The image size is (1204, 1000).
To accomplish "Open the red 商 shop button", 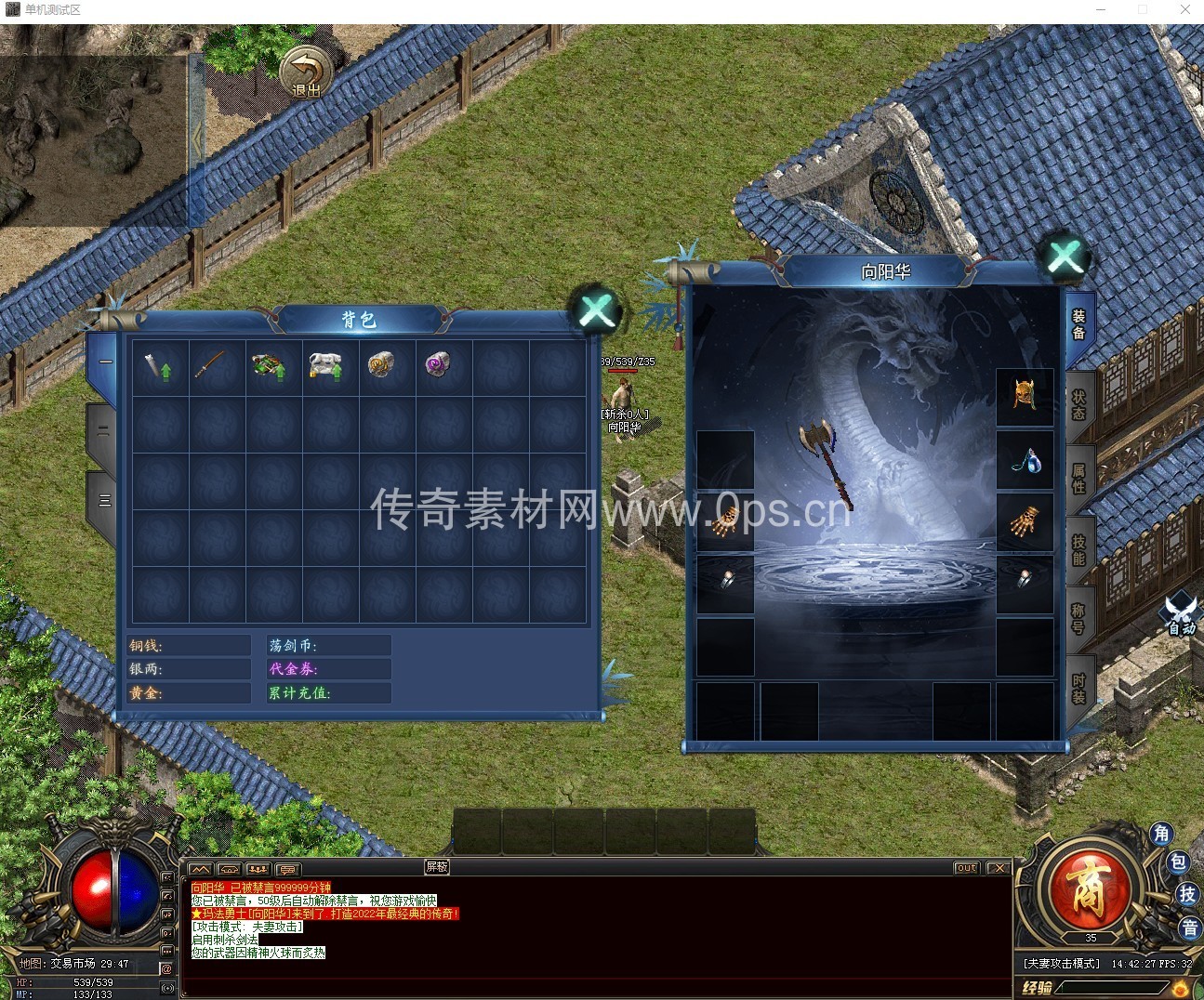I will coord(1087,889).
